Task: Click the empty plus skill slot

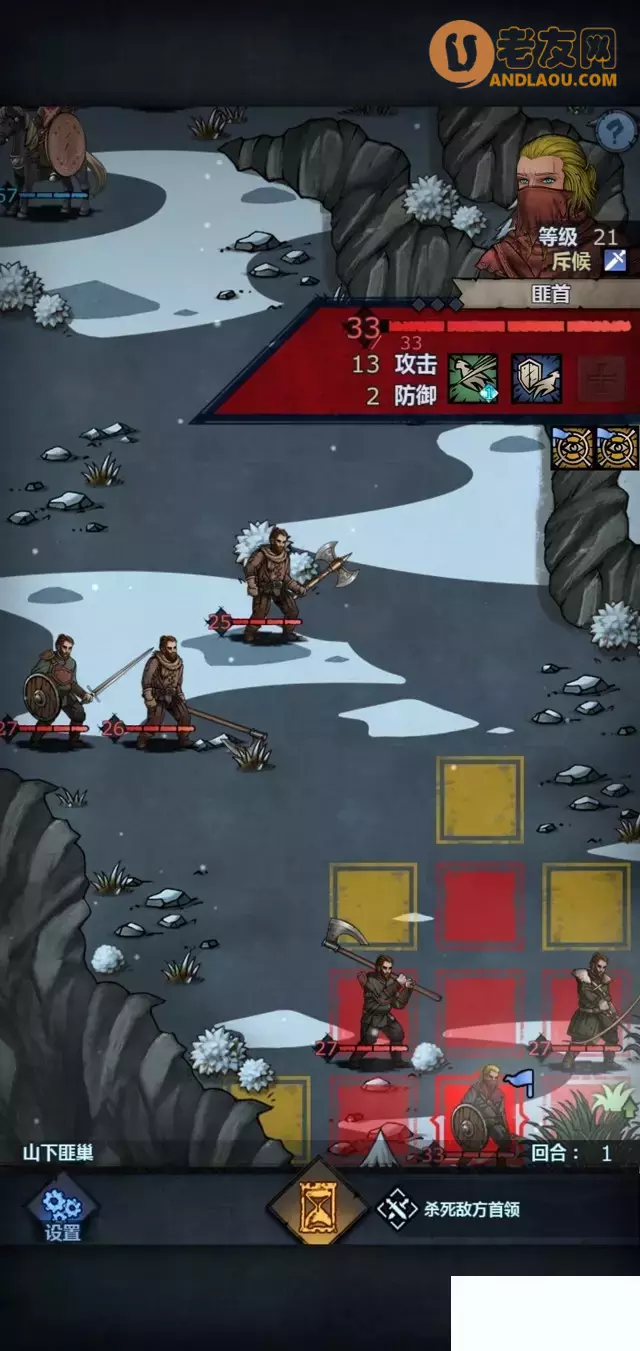Action: coord(600,379)
